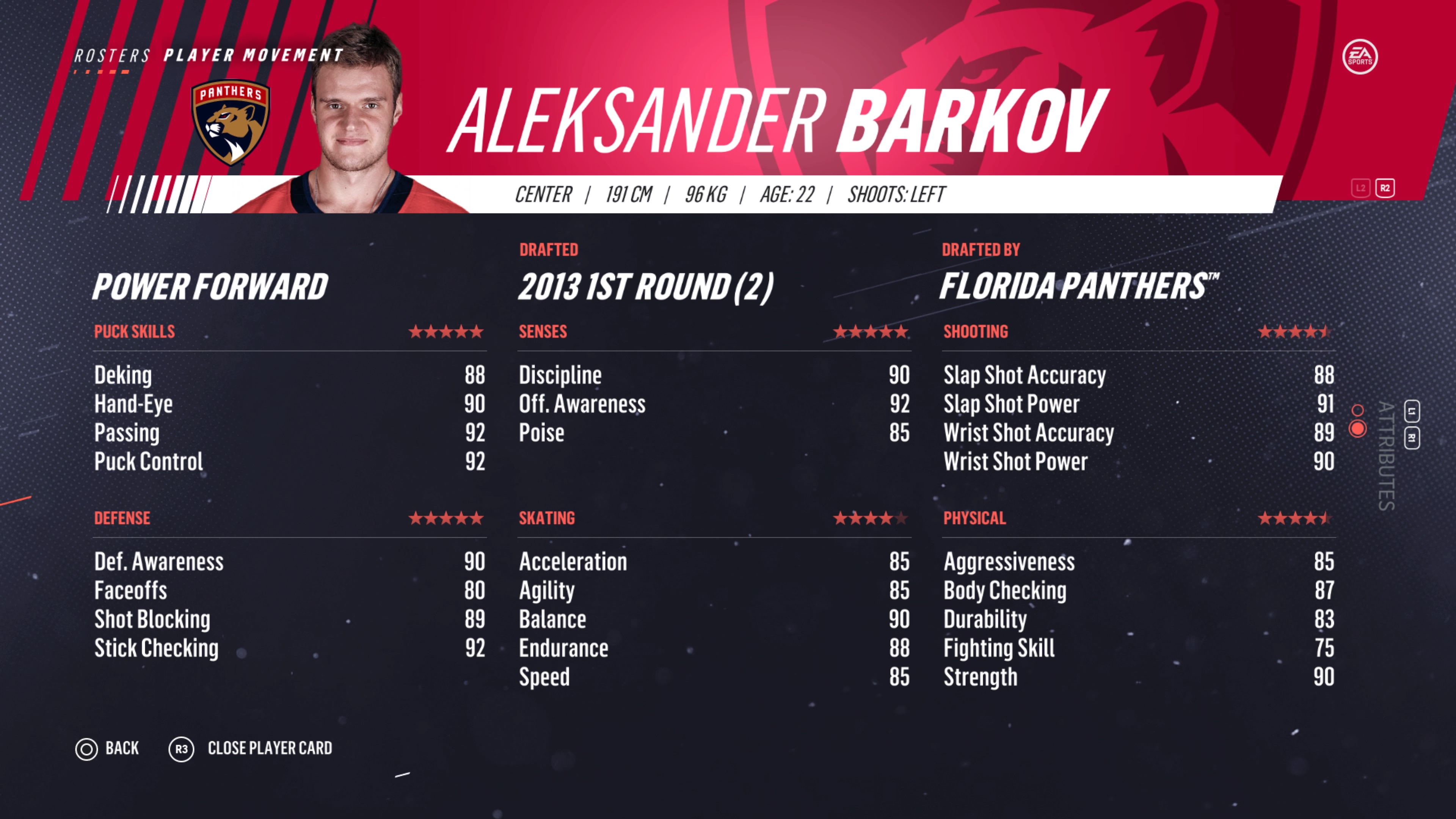
Task: Open the Player Movement heading
Action: pos(253,55)
